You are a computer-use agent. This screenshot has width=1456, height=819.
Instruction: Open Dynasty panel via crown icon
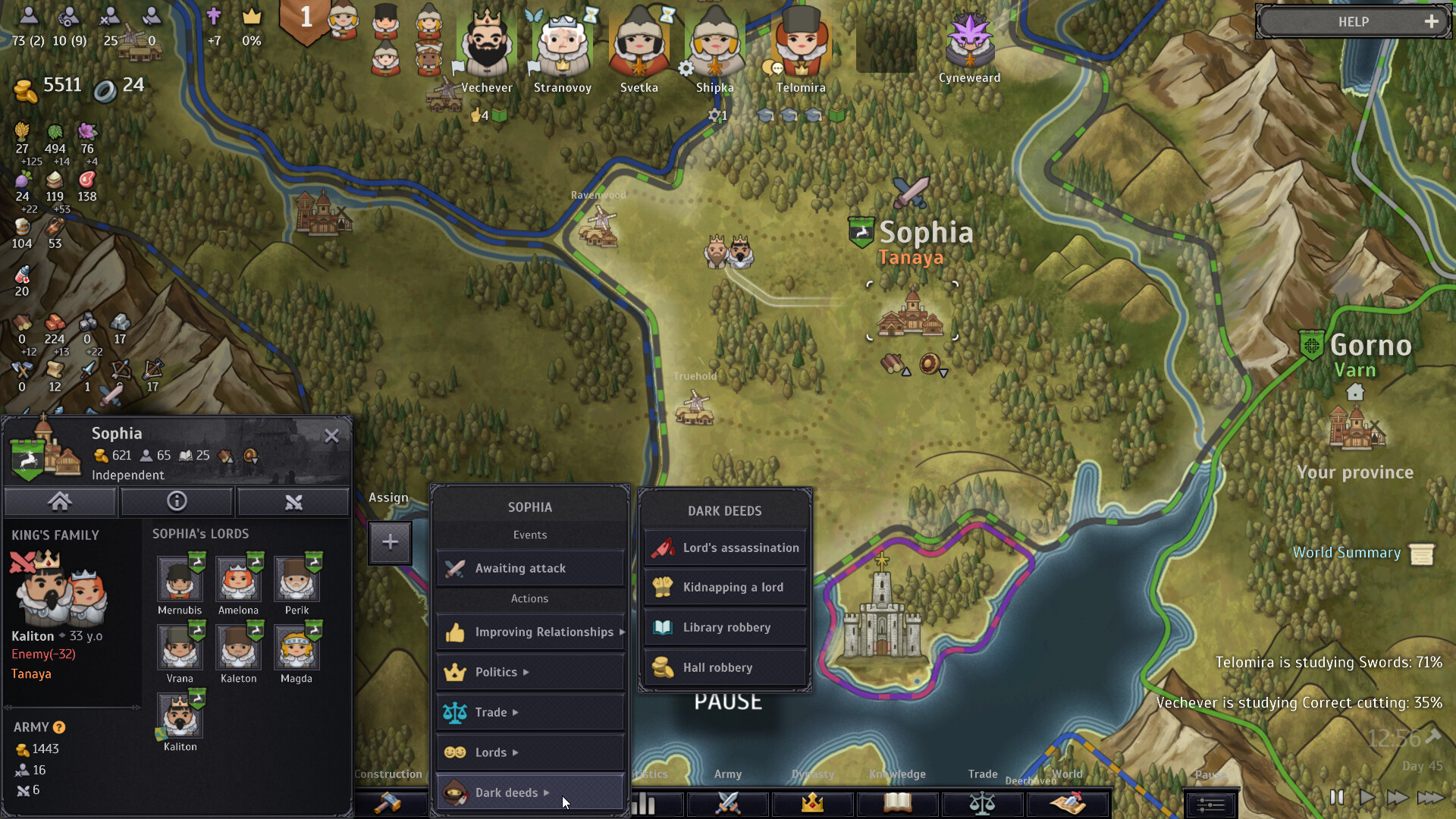(812, 804)
